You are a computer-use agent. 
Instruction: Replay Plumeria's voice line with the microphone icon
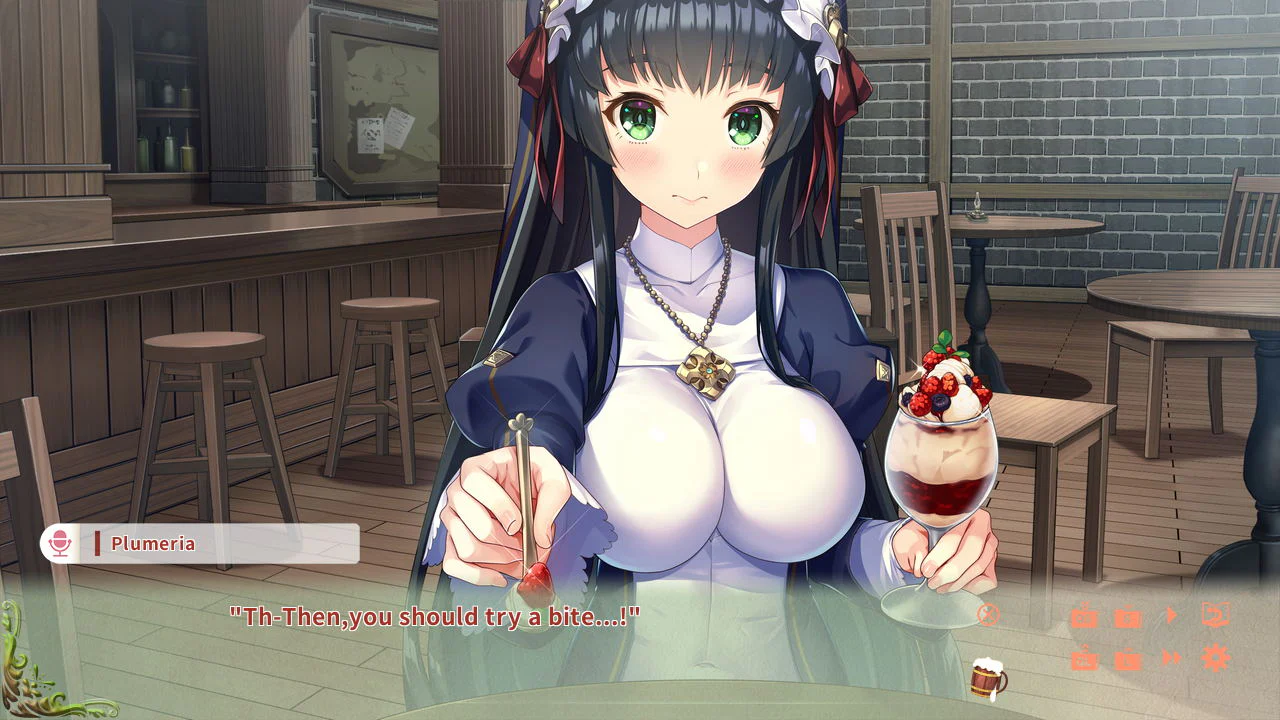pyautogui.click(x=60, y=544)
